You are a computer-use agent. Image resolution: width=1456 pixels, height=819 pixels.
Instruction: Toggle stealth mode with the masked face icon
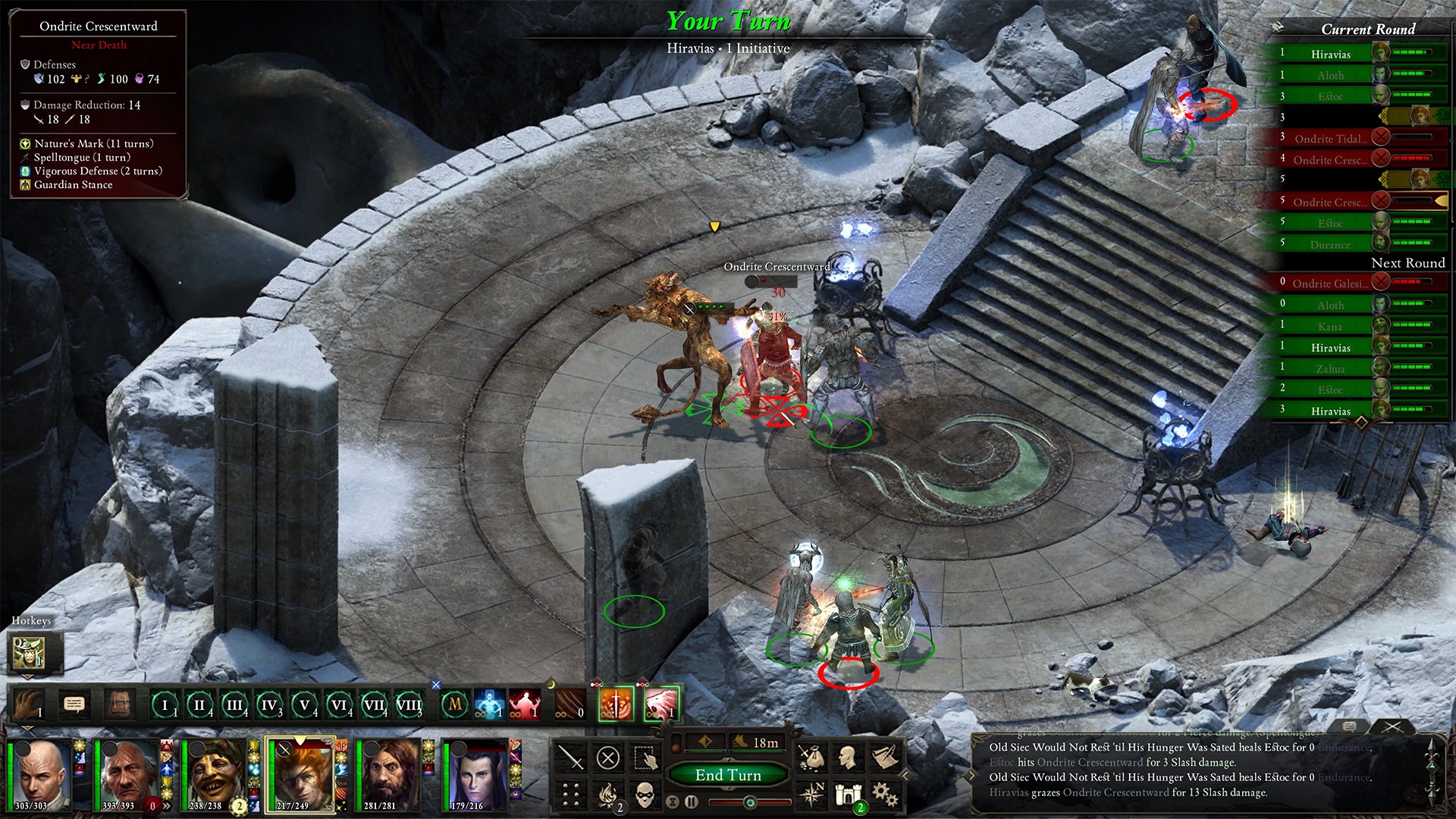(x=645, y=795)
